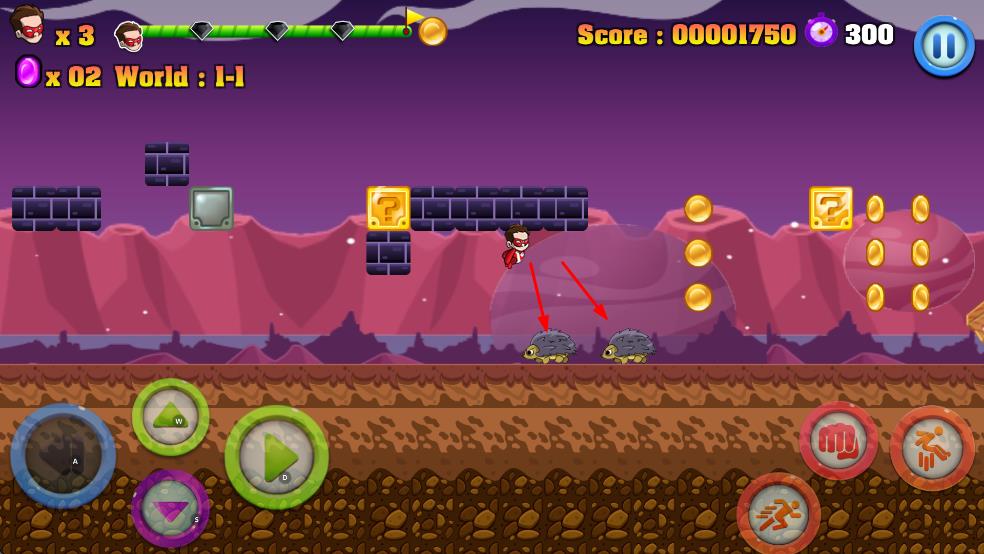Tap the orange jump action button
The image size is (984, 554).
(931, 448)
